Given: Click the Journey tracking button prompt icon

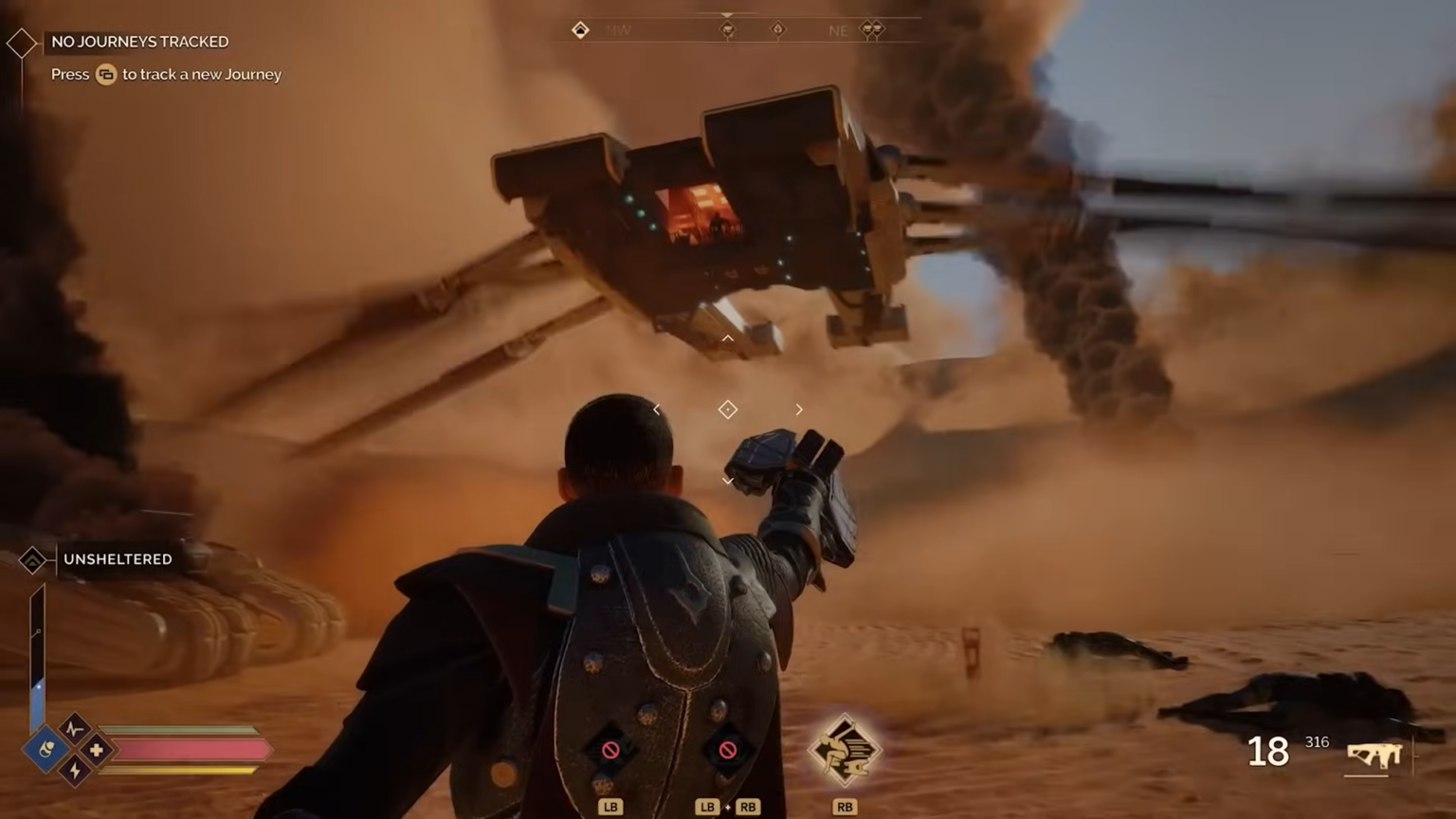Looking at the screenshot, I should pyautogui.click(x=107, y=74).
